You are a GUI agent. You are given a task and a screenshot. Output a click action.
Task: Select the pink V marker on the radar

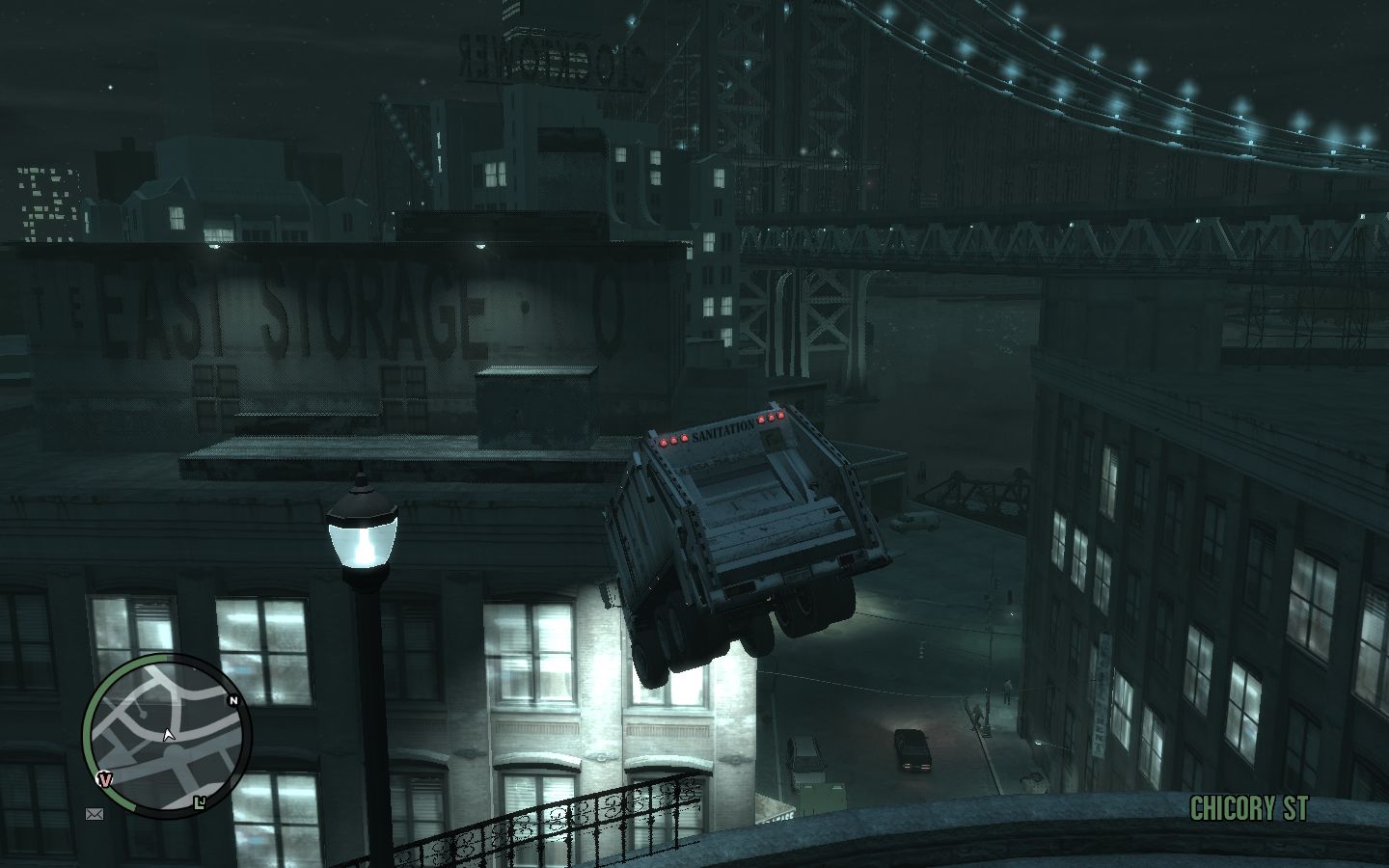tap(105, 779)
